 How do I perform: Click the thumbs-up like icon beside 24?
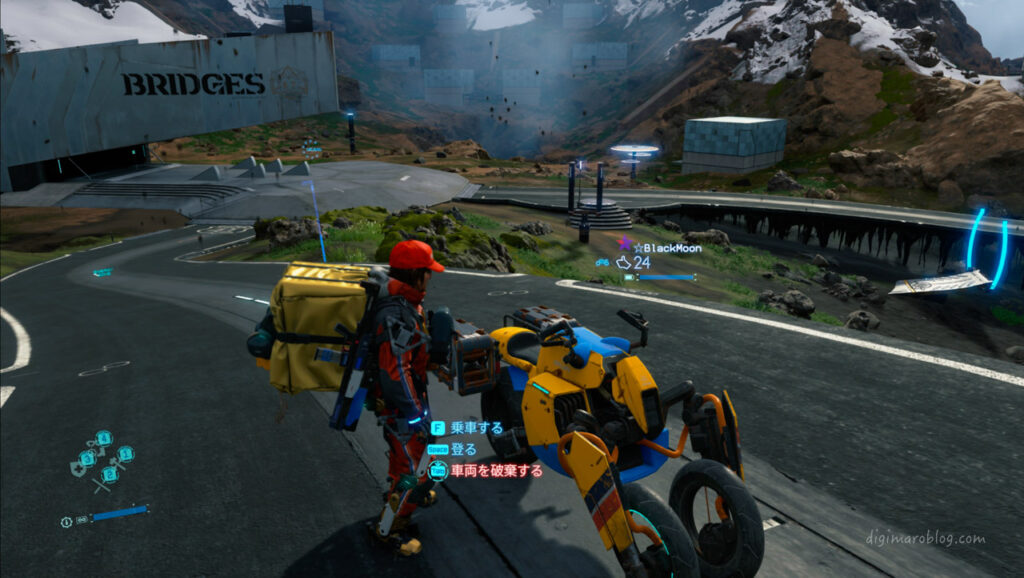(x=624, y=262)
